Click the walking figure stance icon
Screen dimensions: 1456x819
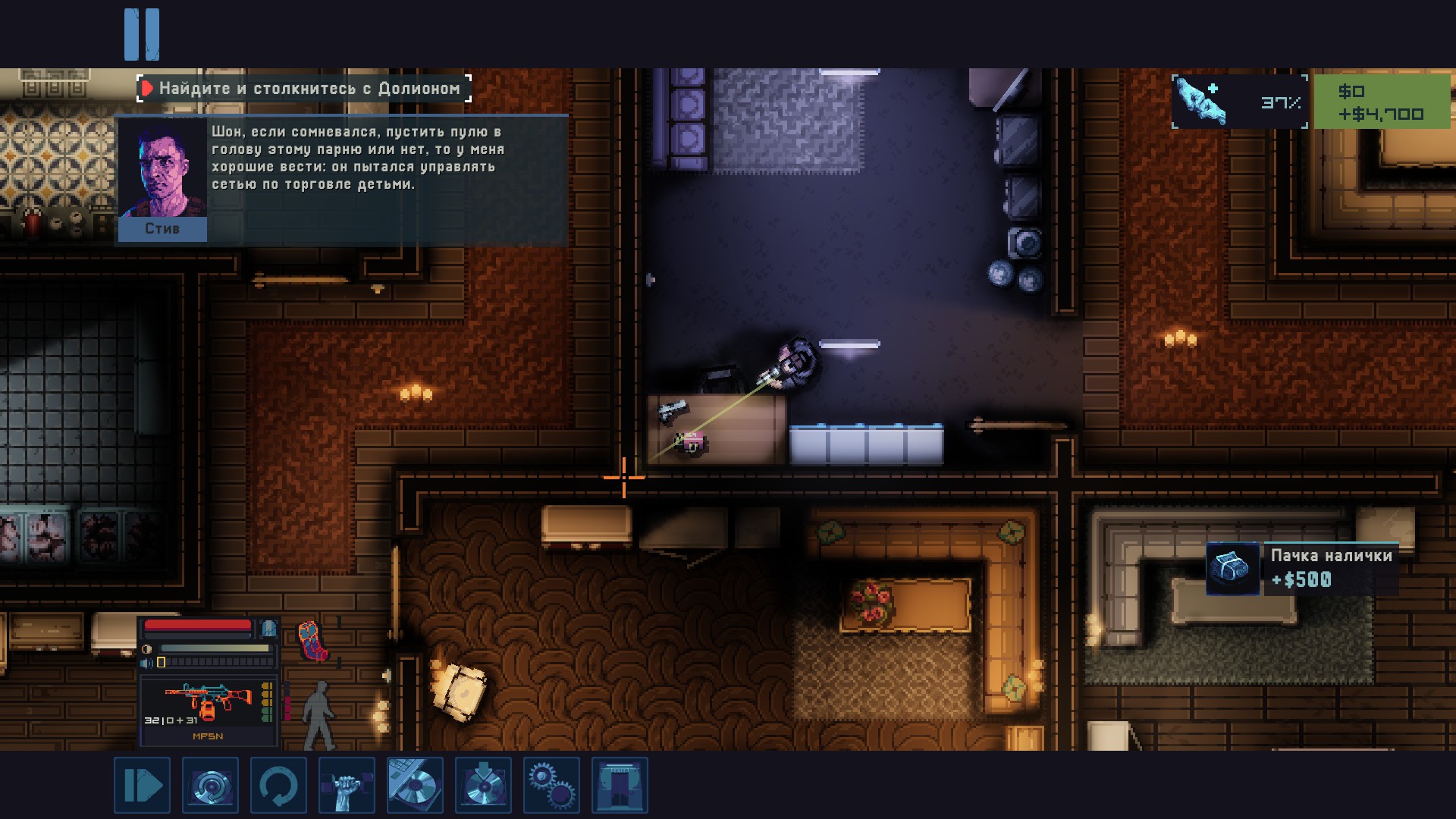coord(319,714)
